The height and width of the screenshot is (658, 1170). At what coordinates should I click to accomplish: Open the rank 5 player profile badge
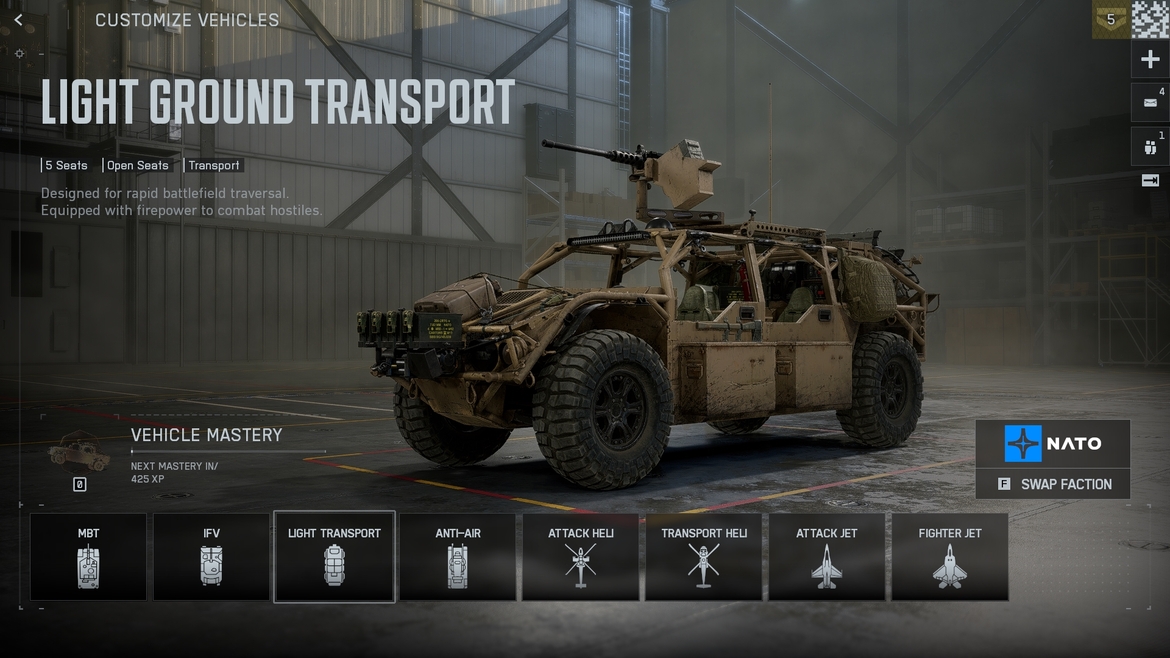coord(1110,19)
